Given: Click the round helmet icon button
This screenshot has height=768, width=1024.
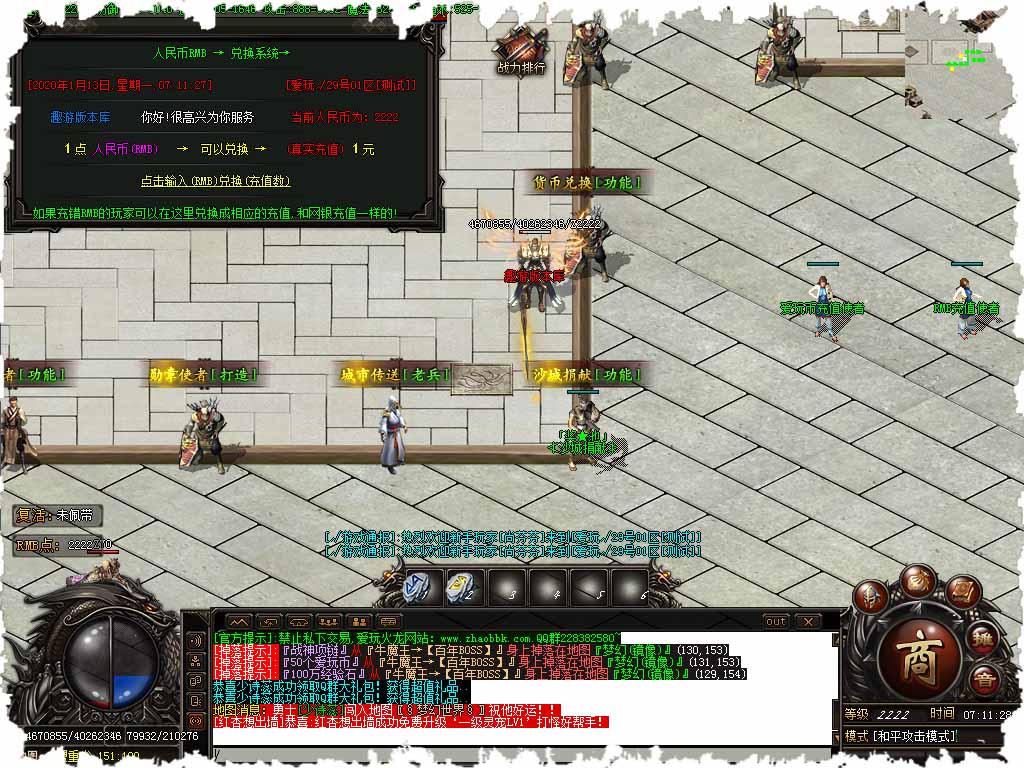Looking at the screenshot, I should (873, 597).
